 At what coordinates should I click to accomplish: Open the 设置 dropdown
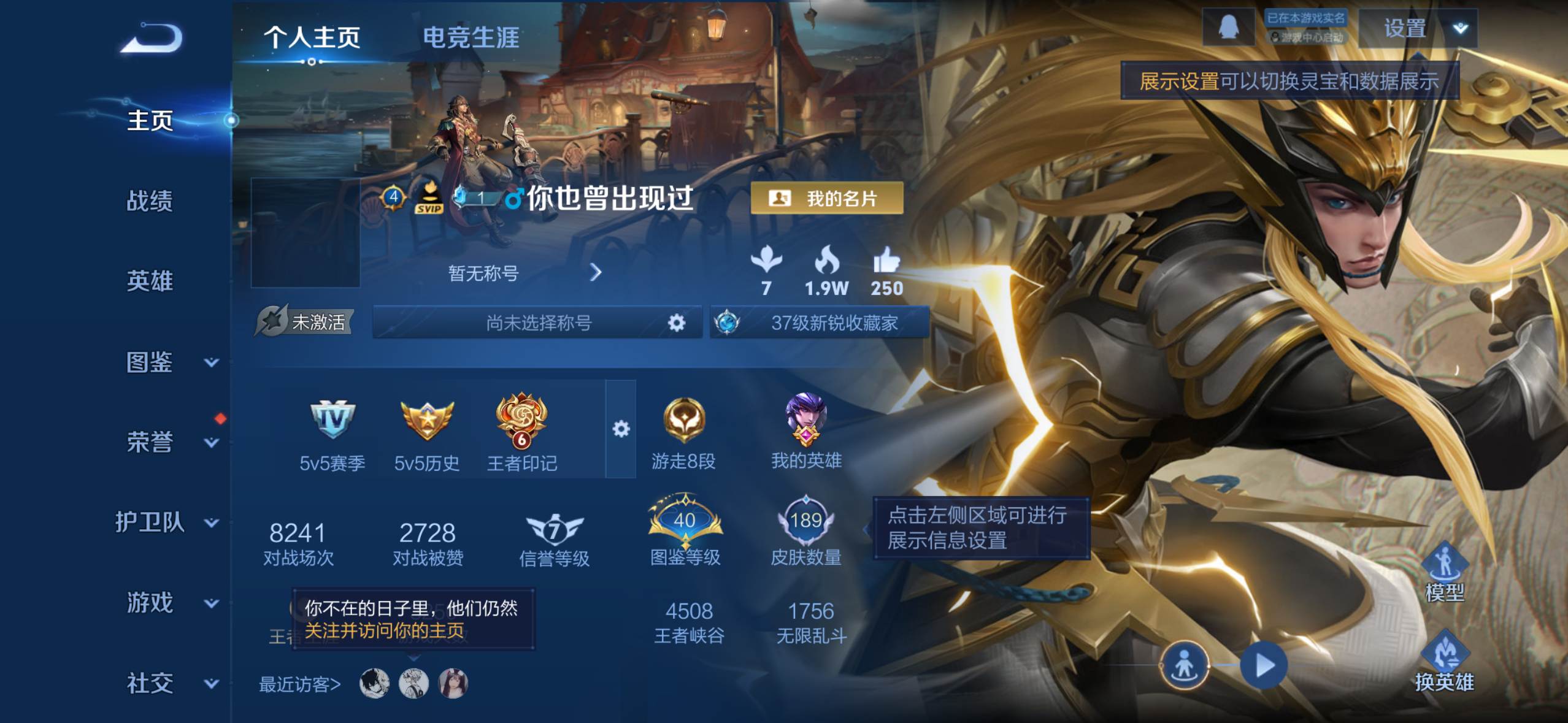pos(1418,28)
